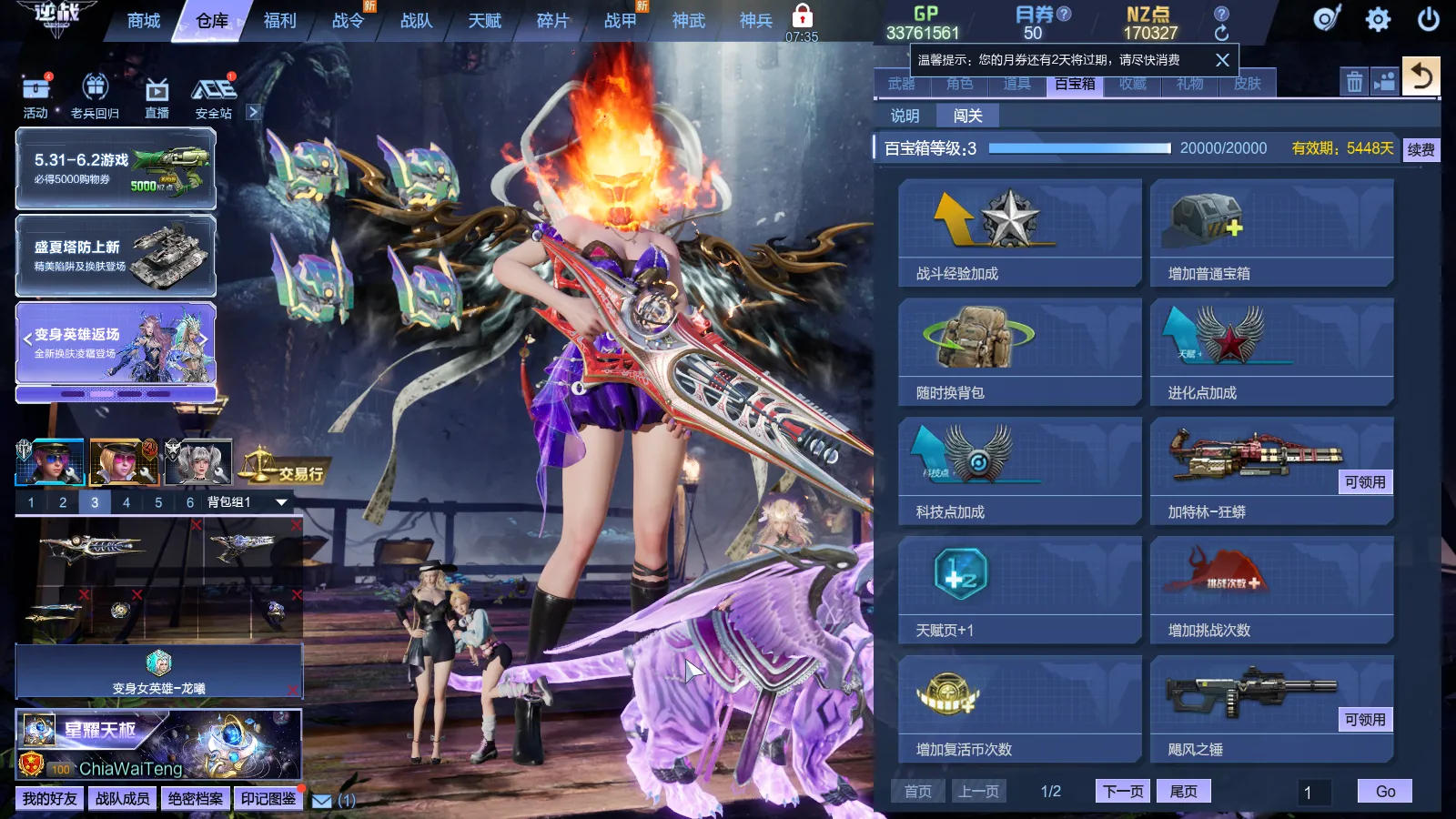1456x819 pixels.
Task: Click the Go page jump button
Action: click(x=1384, y=791)
